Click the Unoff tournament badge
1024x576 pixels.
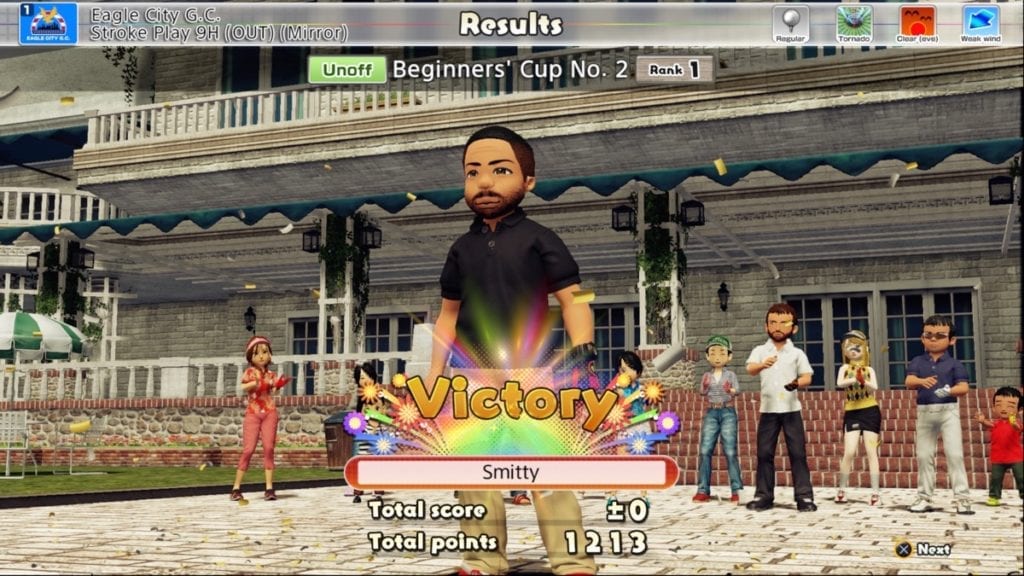[346, 69]
